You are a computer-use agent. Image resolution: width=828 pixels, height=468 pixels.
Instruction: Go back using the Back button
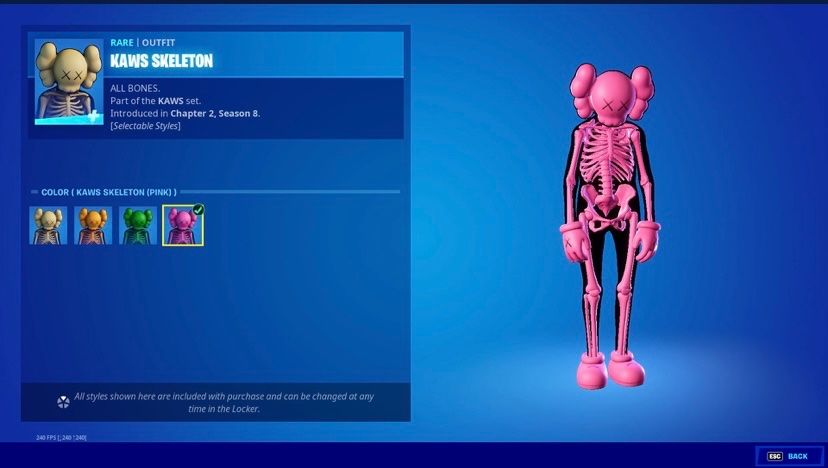pos(788,456)
